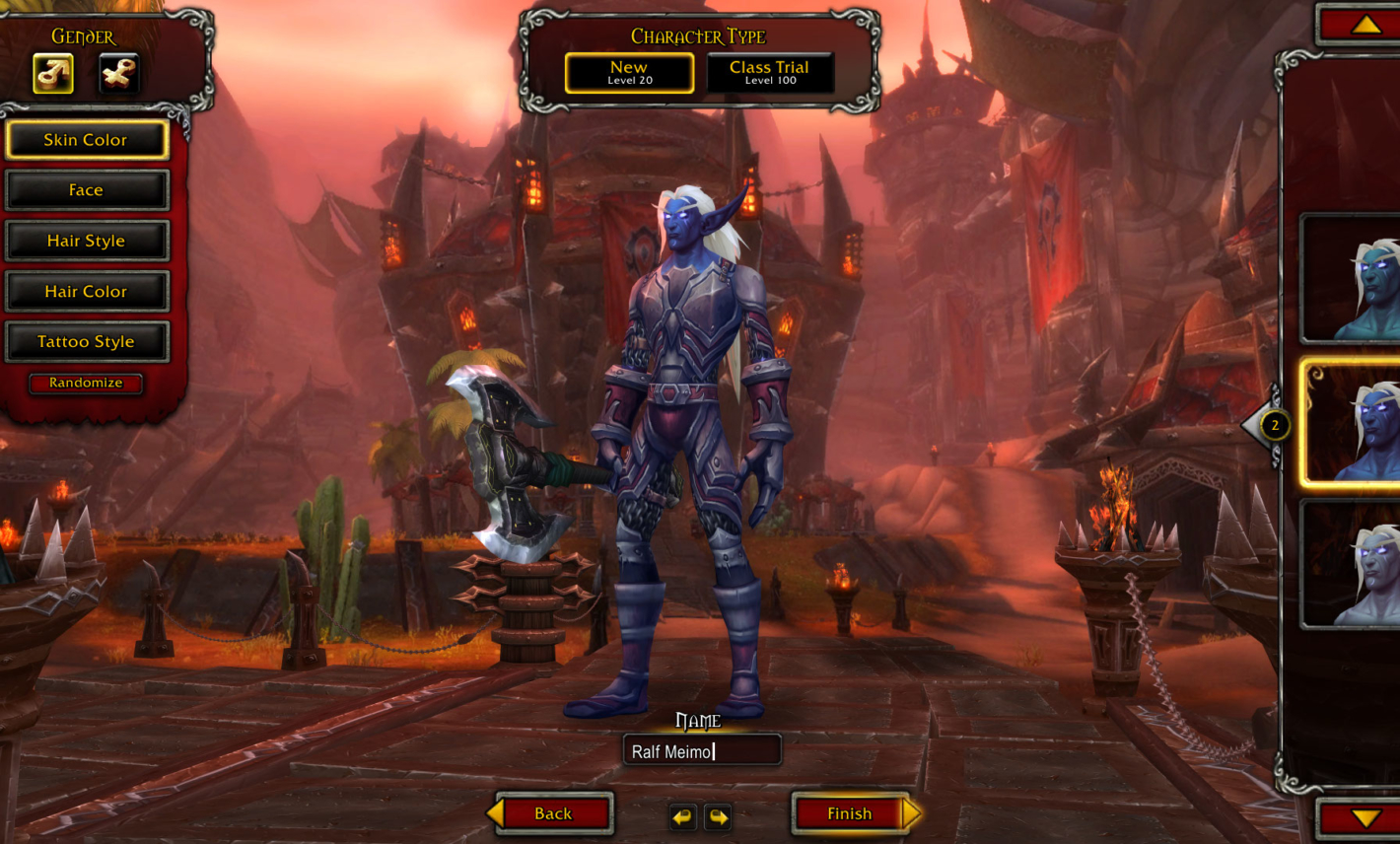Open the Hair Color options

(x=87, y=291)
